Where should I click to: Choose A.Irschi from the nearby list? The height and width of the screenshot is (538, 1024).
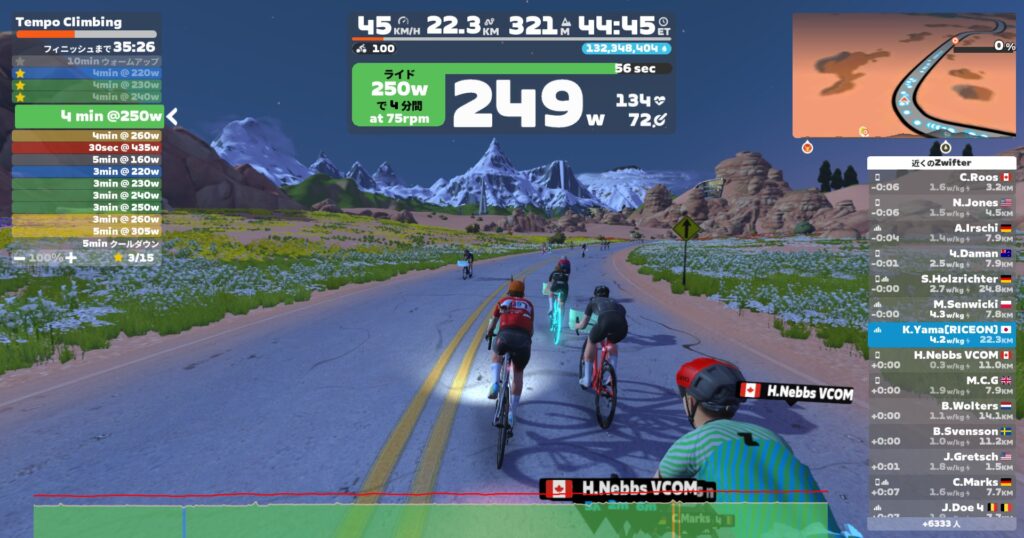[942, 232]
